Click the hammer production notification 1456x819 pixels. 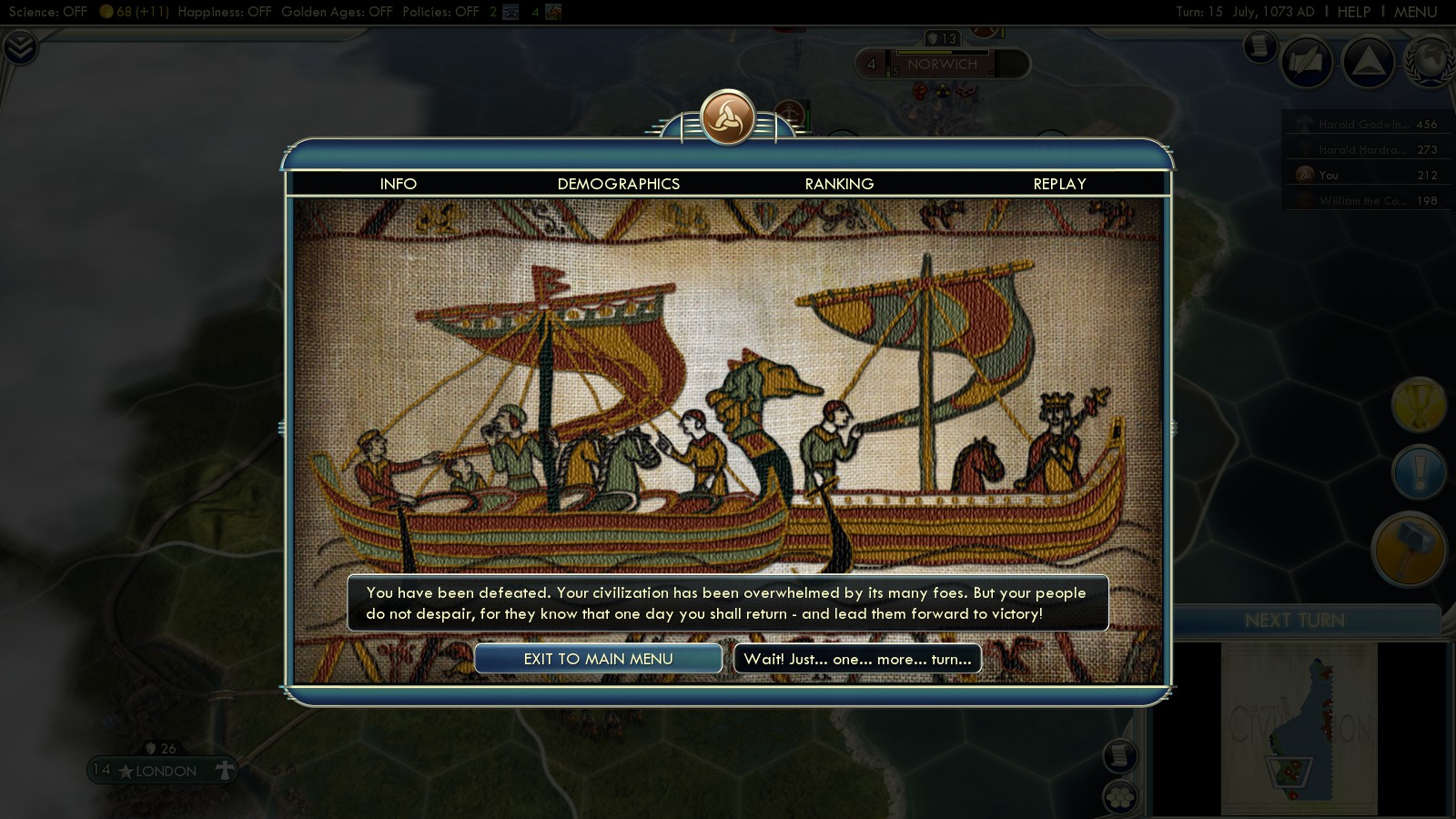1409,549
